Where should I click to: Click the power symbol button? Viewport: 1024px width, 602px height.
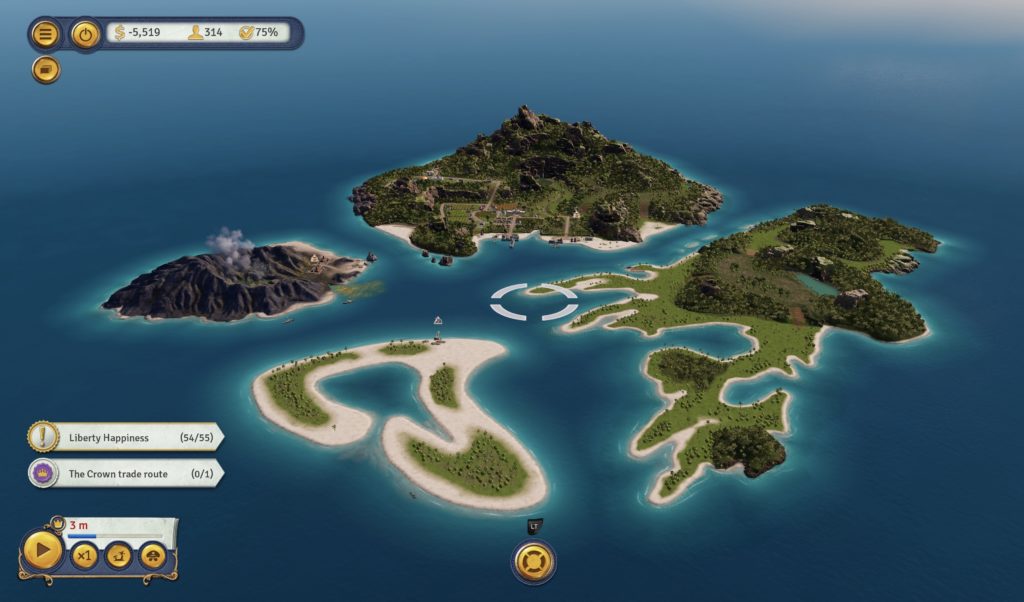pyautogui.click(x=86, y=34)
